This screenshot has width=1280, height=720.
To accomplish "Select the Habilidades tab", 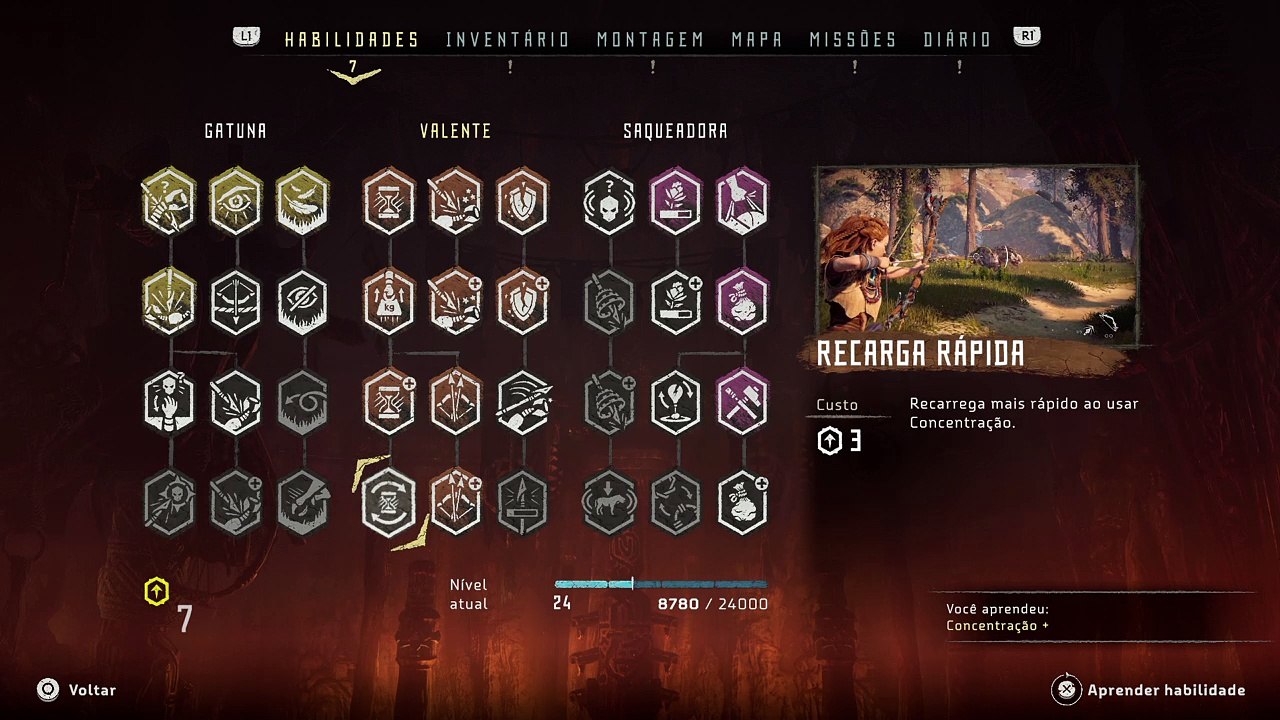I will pos(351,40).
